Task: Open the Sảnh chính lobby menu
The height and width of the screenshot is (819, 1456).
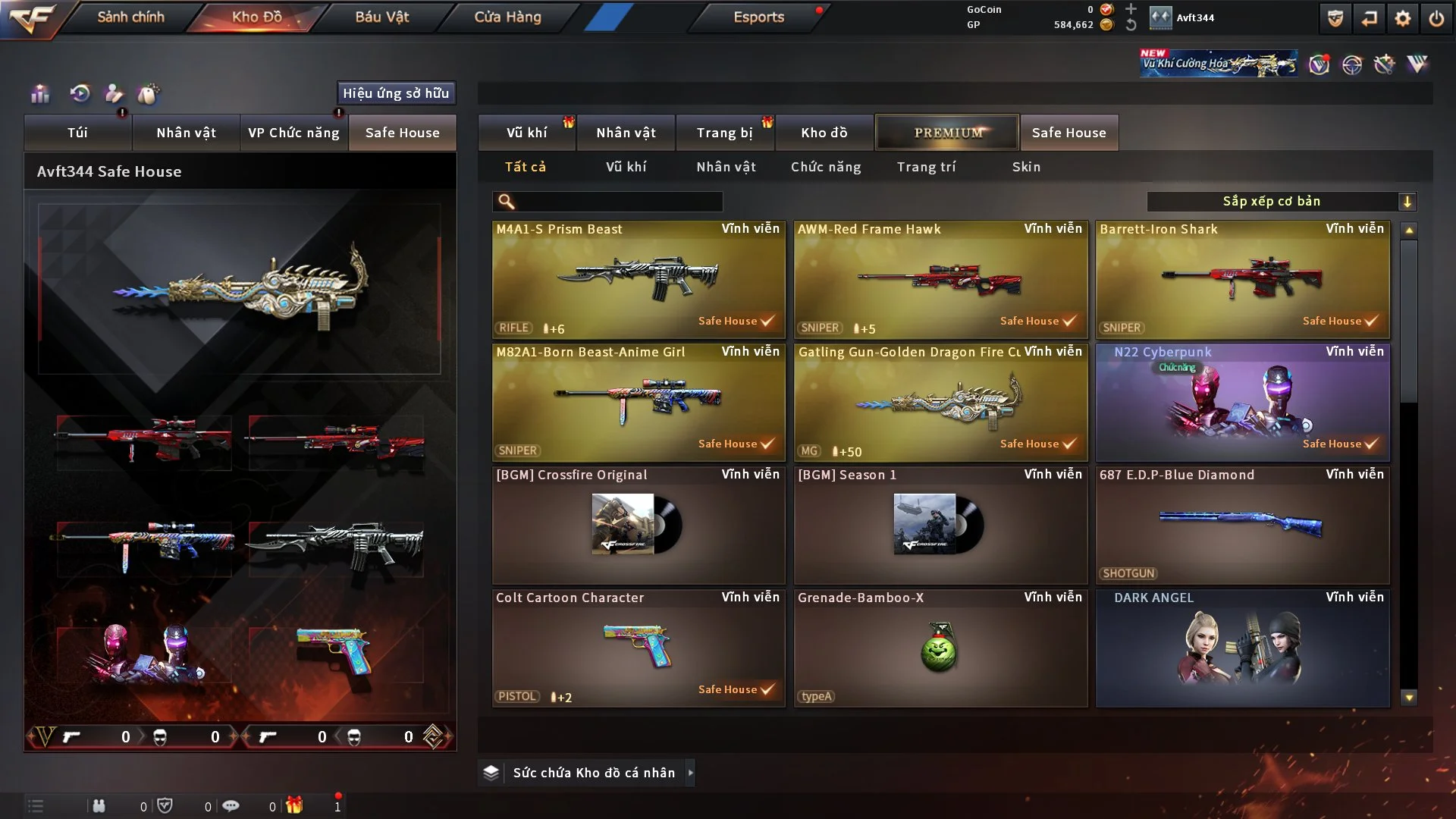Action: click(130, 17)
